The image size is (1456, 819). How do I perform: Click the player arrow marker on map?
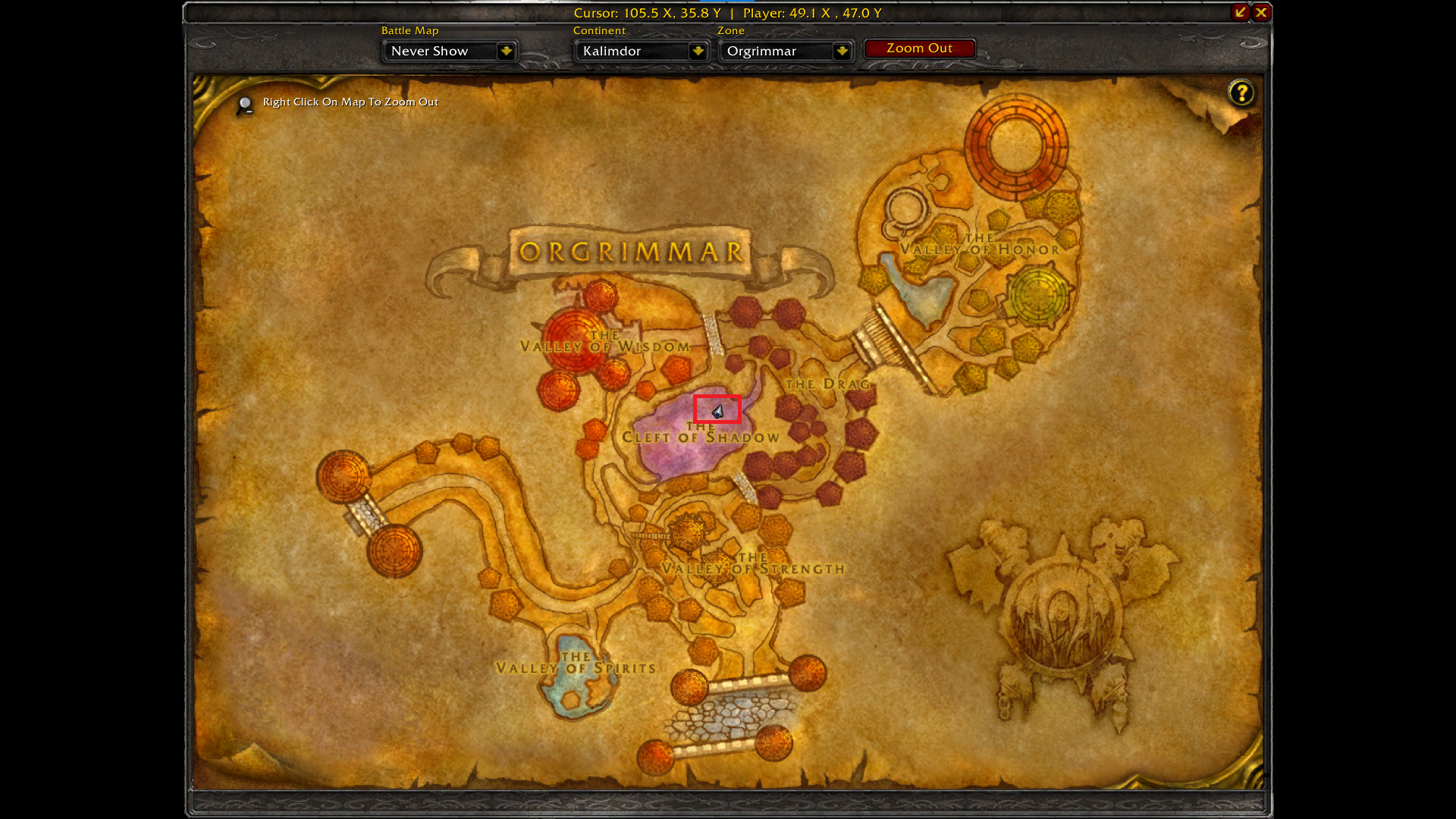tap(717, 411)
